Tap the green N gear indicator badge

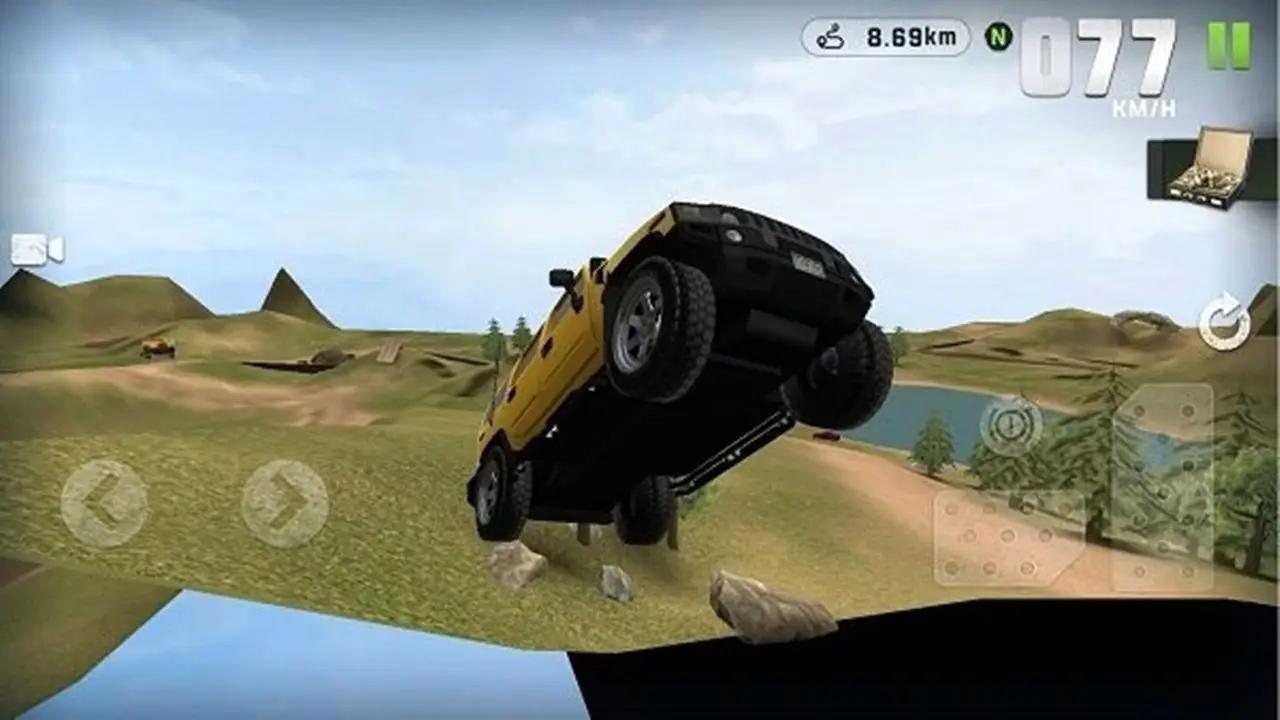tap(997, 36)
